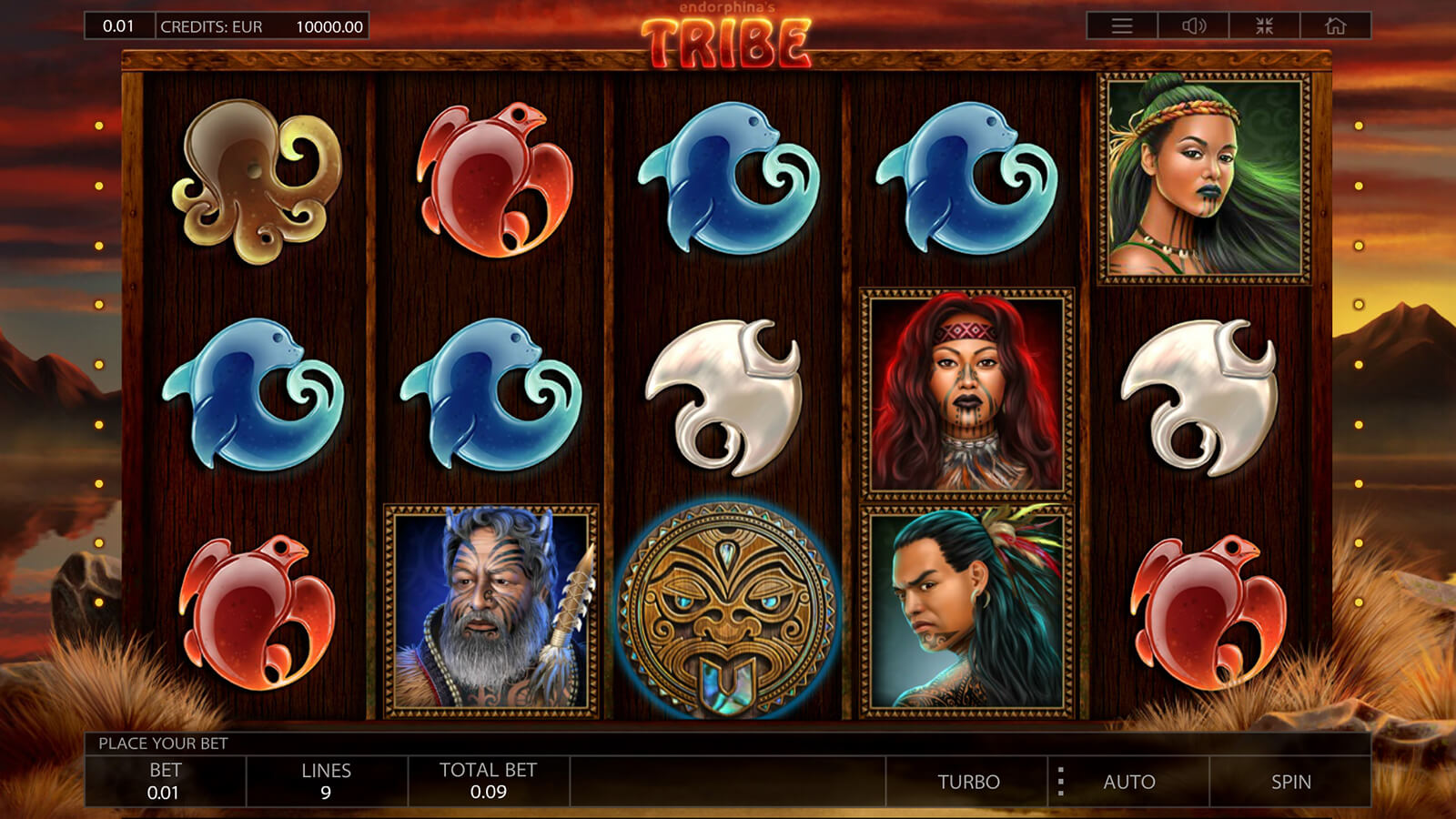Select the TOTAL BET panel
The width and height of the screenshot is (1456, 819).
click(489, 781)
